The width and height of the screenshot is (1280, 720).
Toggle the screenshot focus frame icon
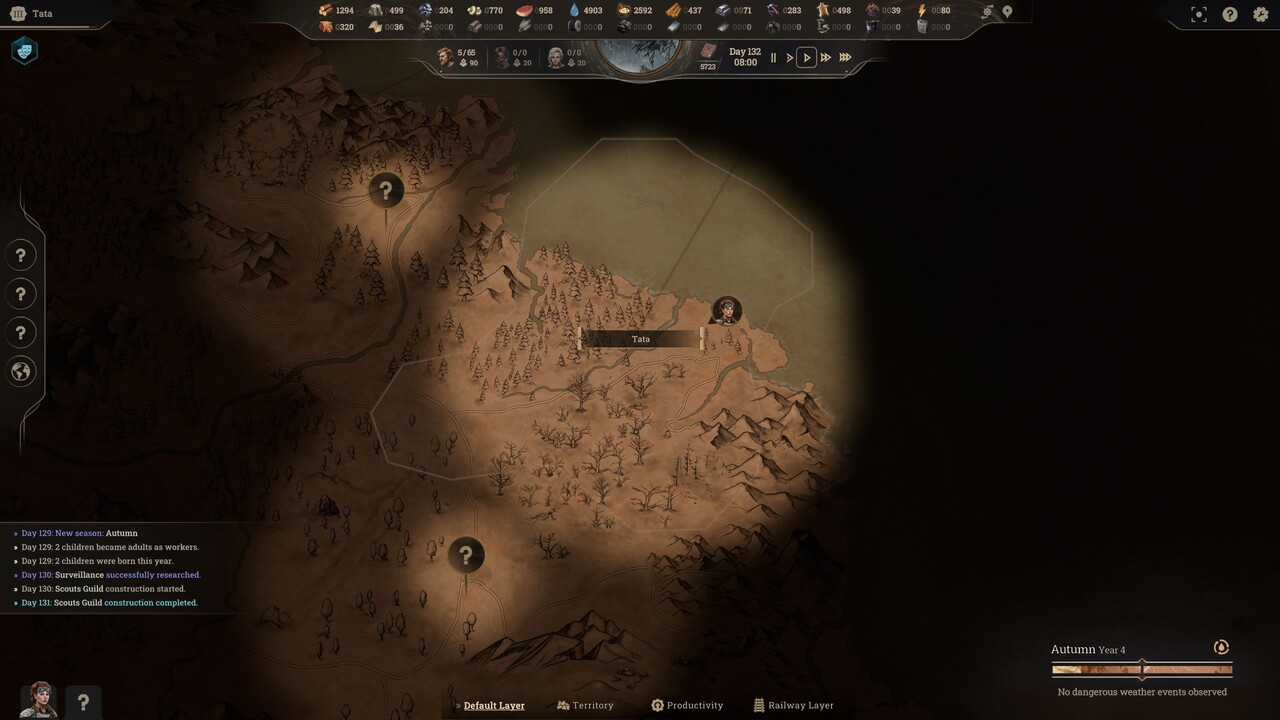[1199, 14]
